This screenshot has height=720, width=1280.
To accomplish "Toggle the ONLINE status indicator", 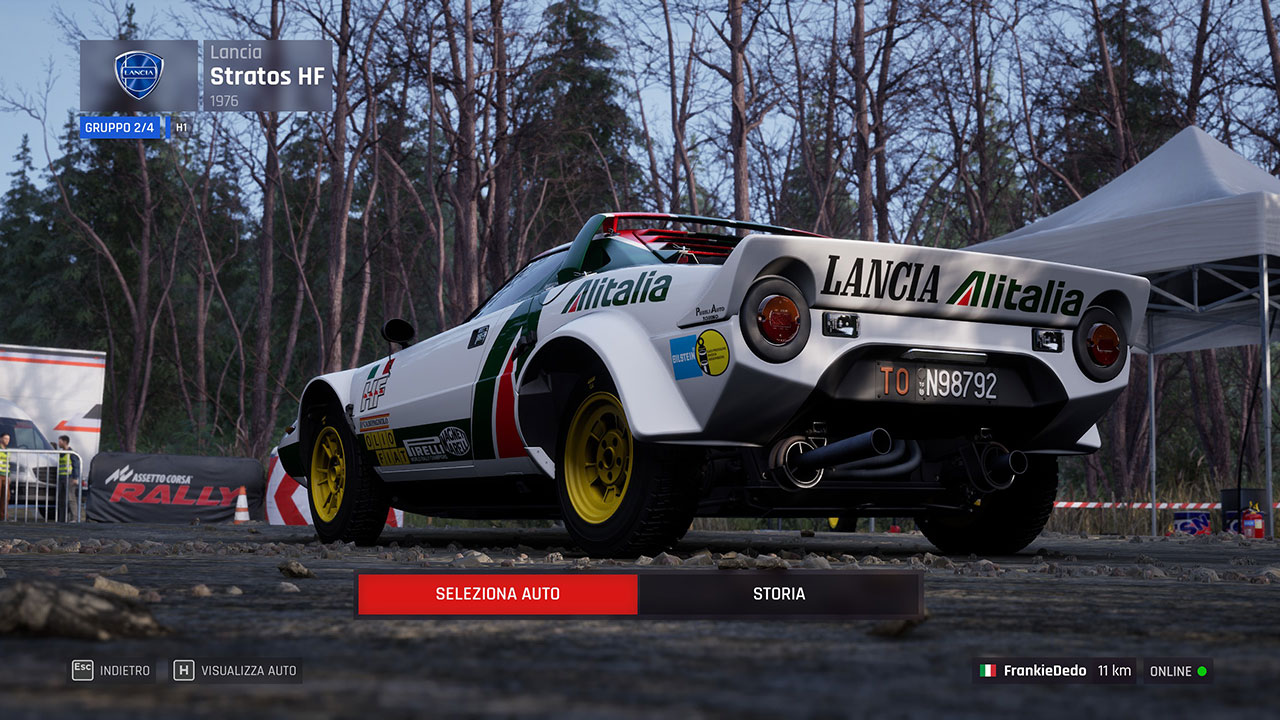I will (1177, 670).
